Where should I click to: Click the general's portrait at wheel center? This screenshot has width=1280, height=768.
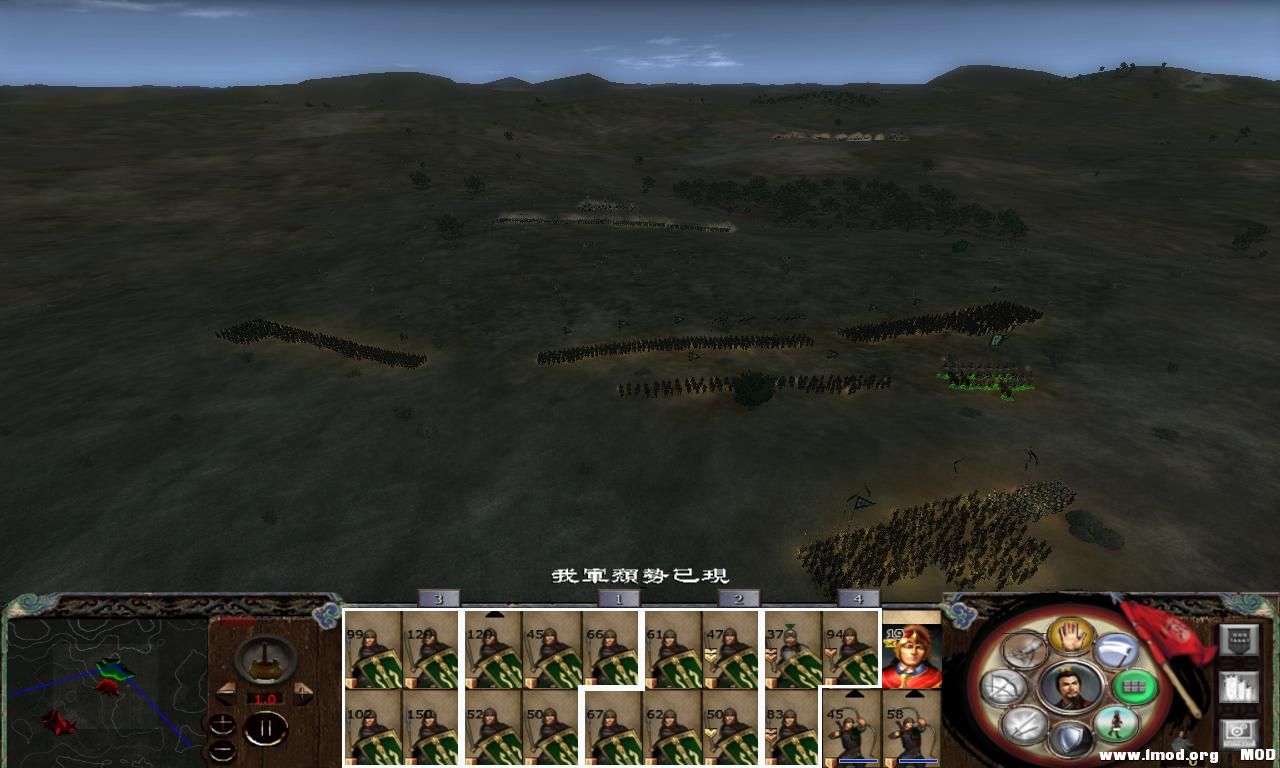coord(1072,688)
